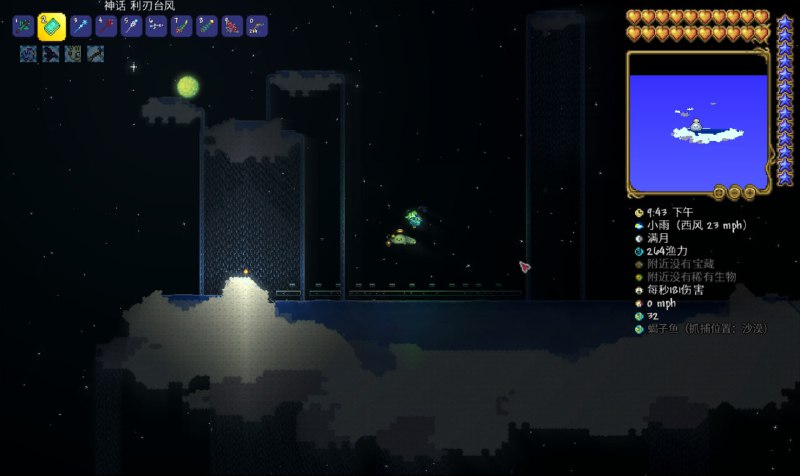Zoom out the minimap with minus button
This screenshot has height=476, width=800.
[x=735, y=191]
